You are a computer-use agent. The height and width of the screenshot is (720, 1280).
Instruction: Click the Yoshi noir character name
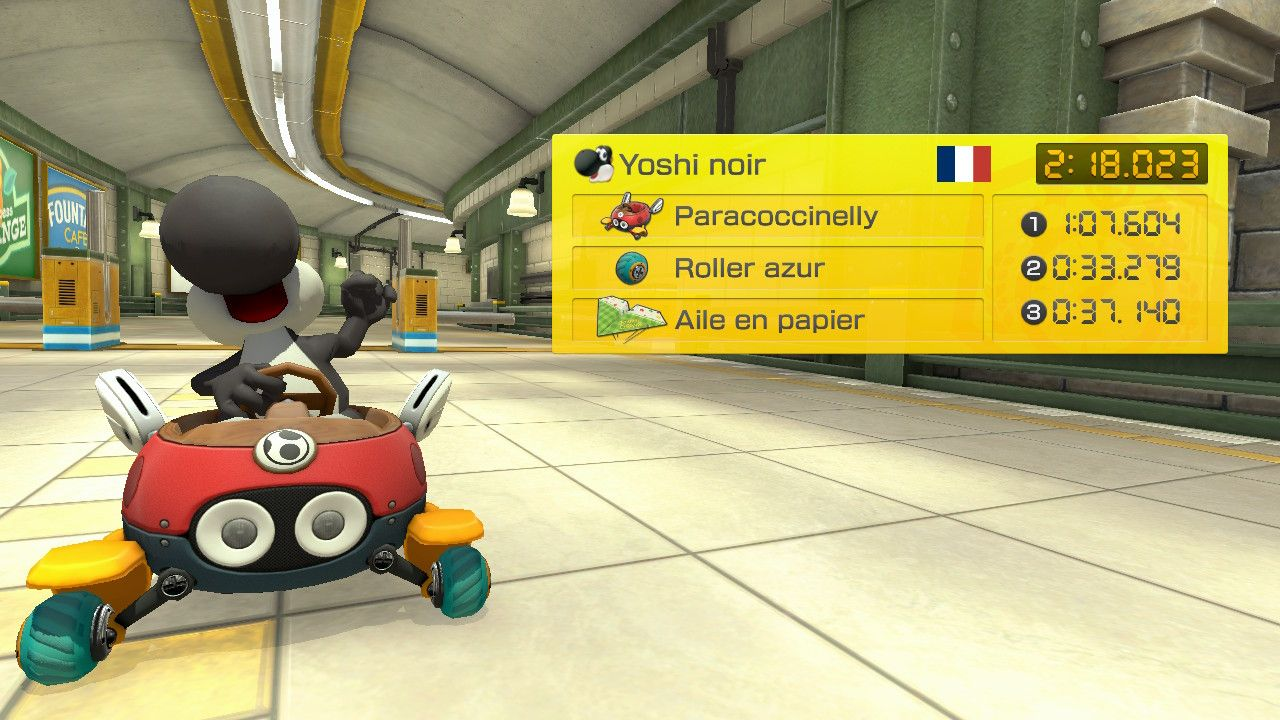click(x=692, y=165)
